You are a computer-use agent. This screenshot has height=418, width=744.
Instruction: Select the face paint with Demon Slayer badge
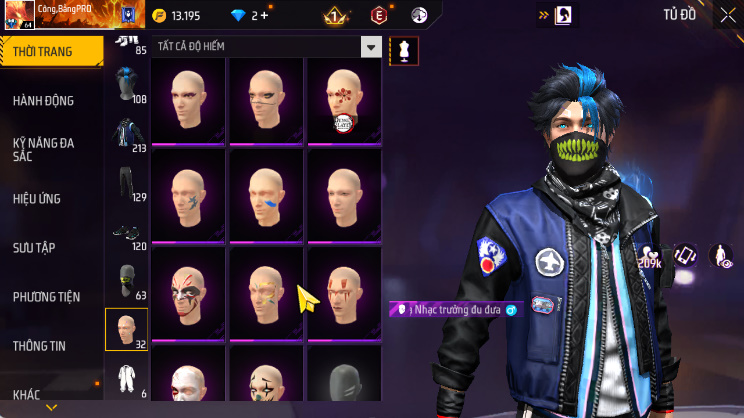(x=343, y=102)
